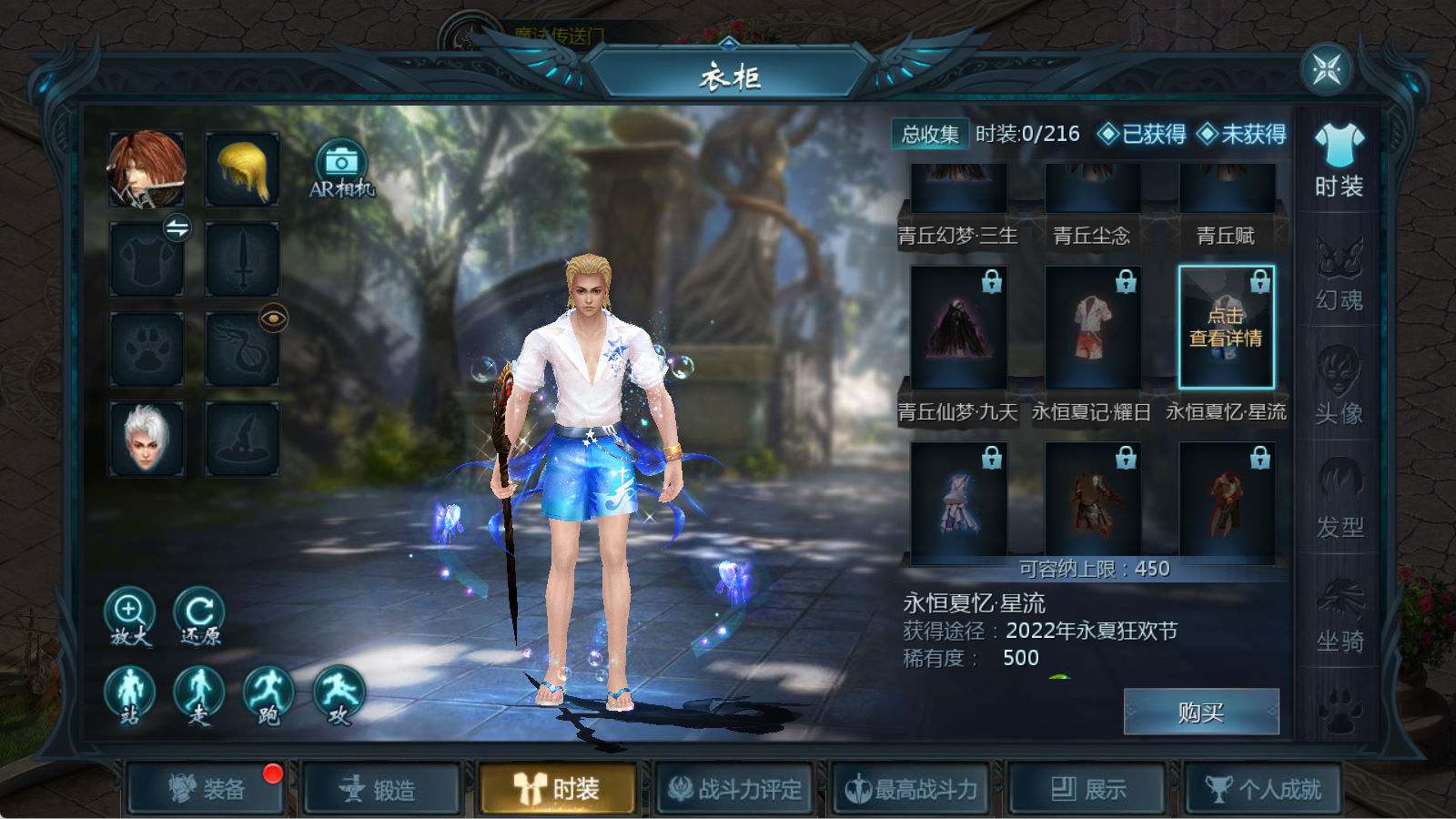
Task: Select the 发型 hairstyle tab
Action: 1340,500
